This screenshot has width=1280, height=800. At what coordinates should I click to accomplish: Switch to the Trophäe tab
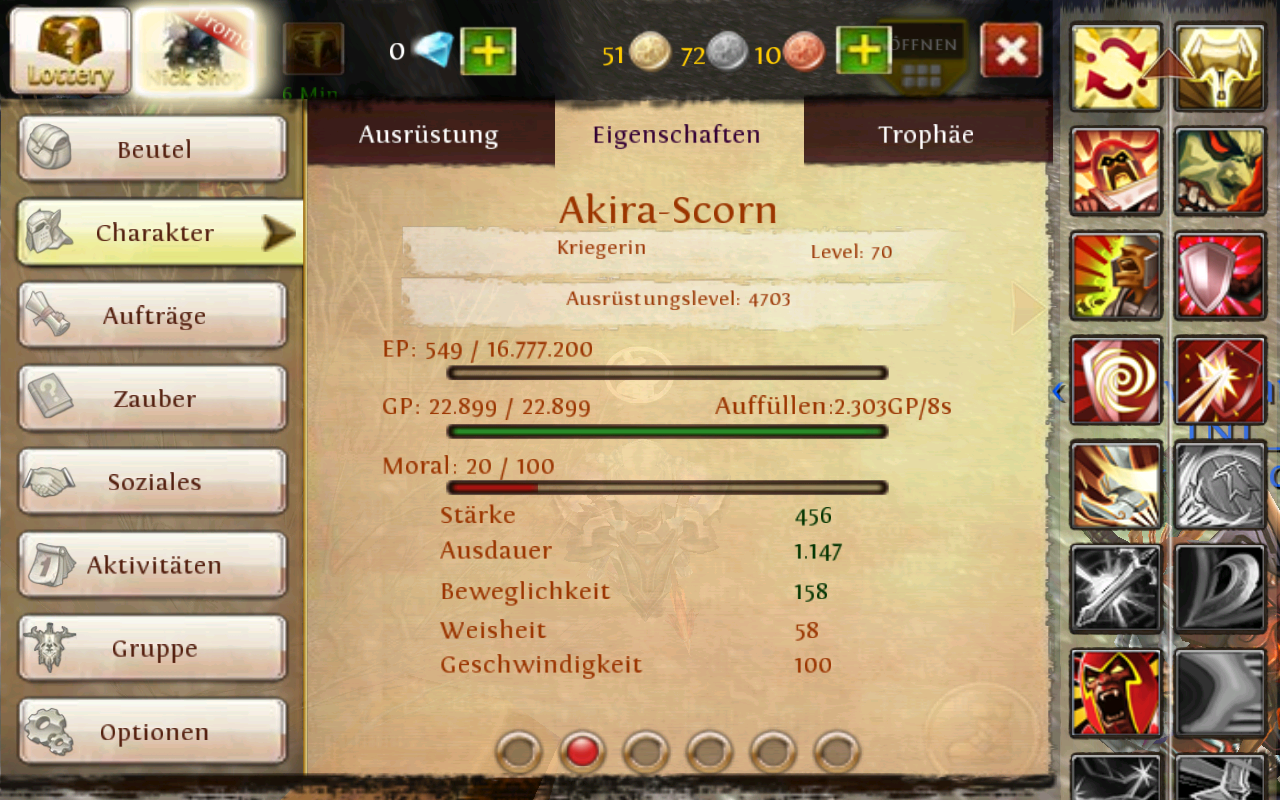click(925, 135)
